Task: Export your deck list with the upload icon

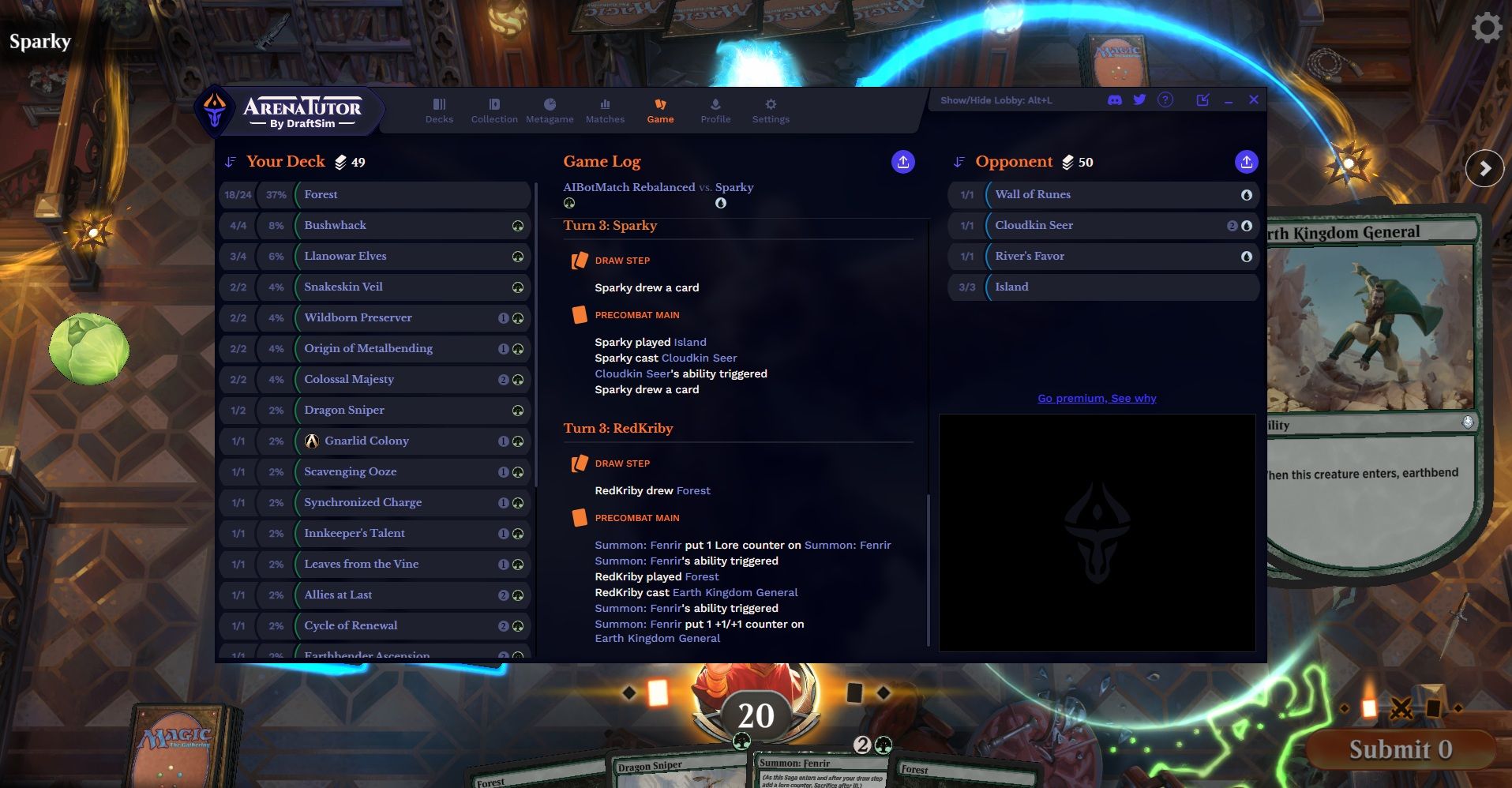Action: (x=902, y=161)
